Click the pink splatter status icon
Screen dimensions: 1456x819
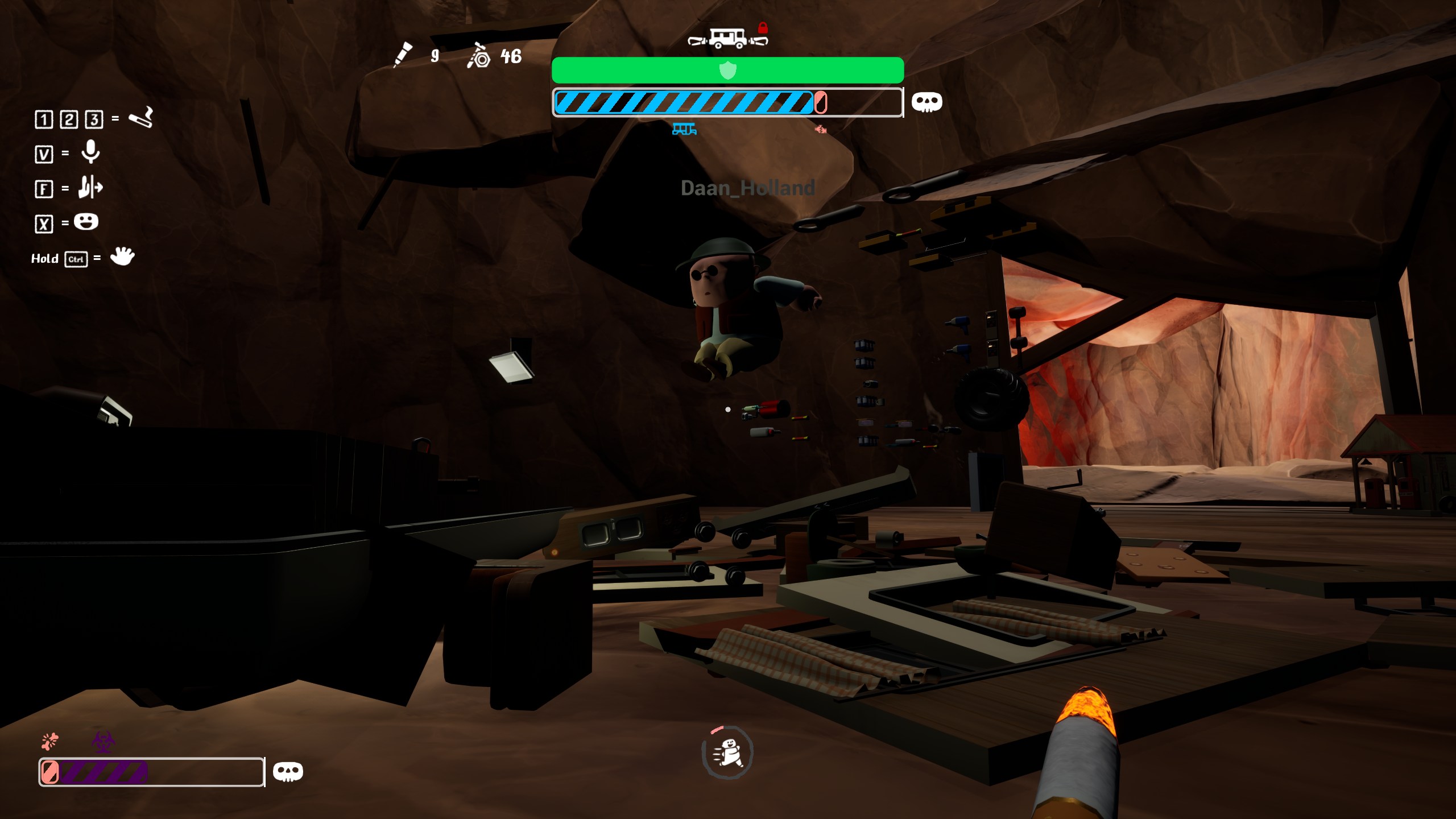(50, 741)
